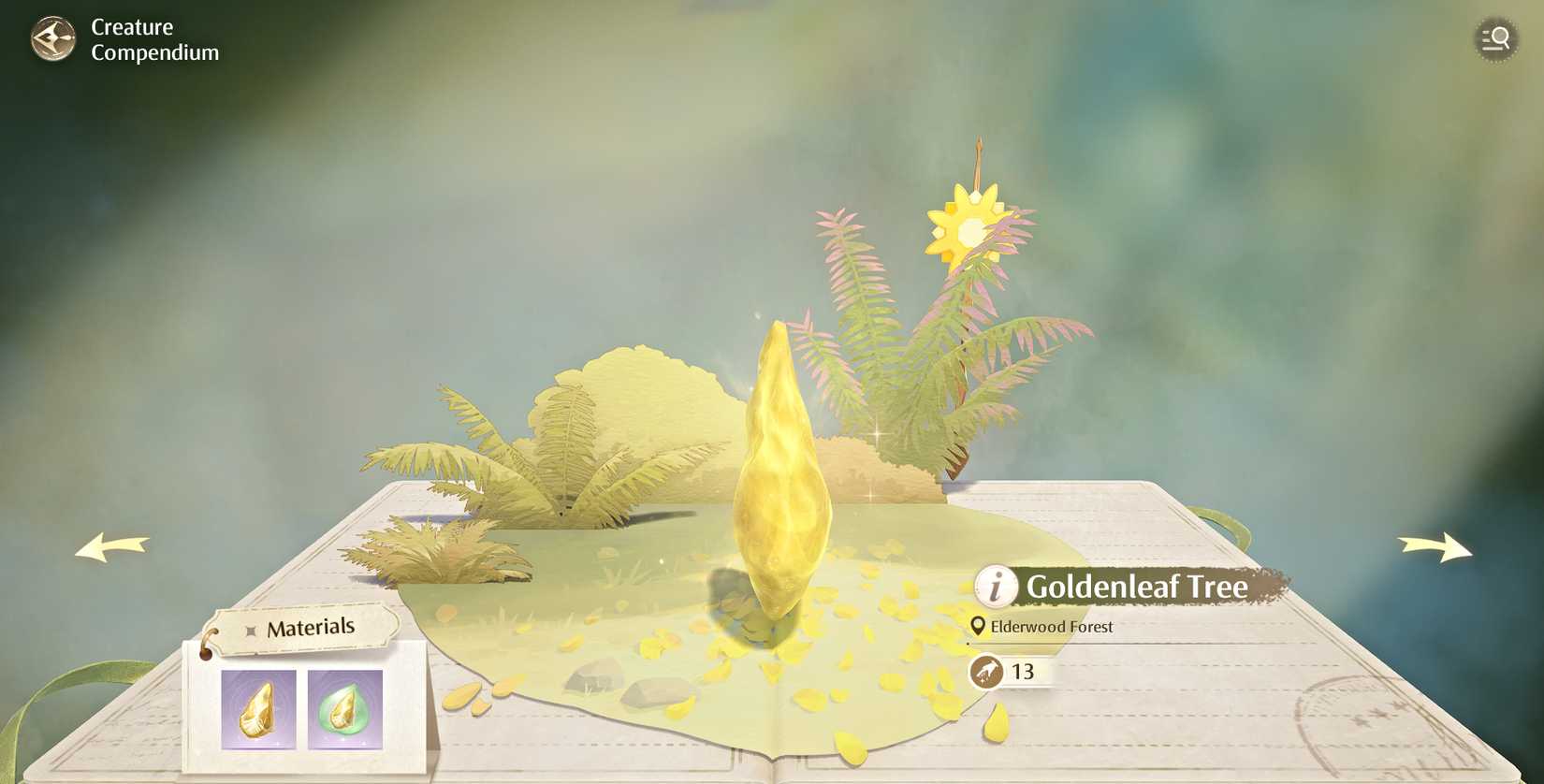Select the location pin icon for Elderwood Forest
This screenshot has width=1544, height=784.
pos(978,626)
